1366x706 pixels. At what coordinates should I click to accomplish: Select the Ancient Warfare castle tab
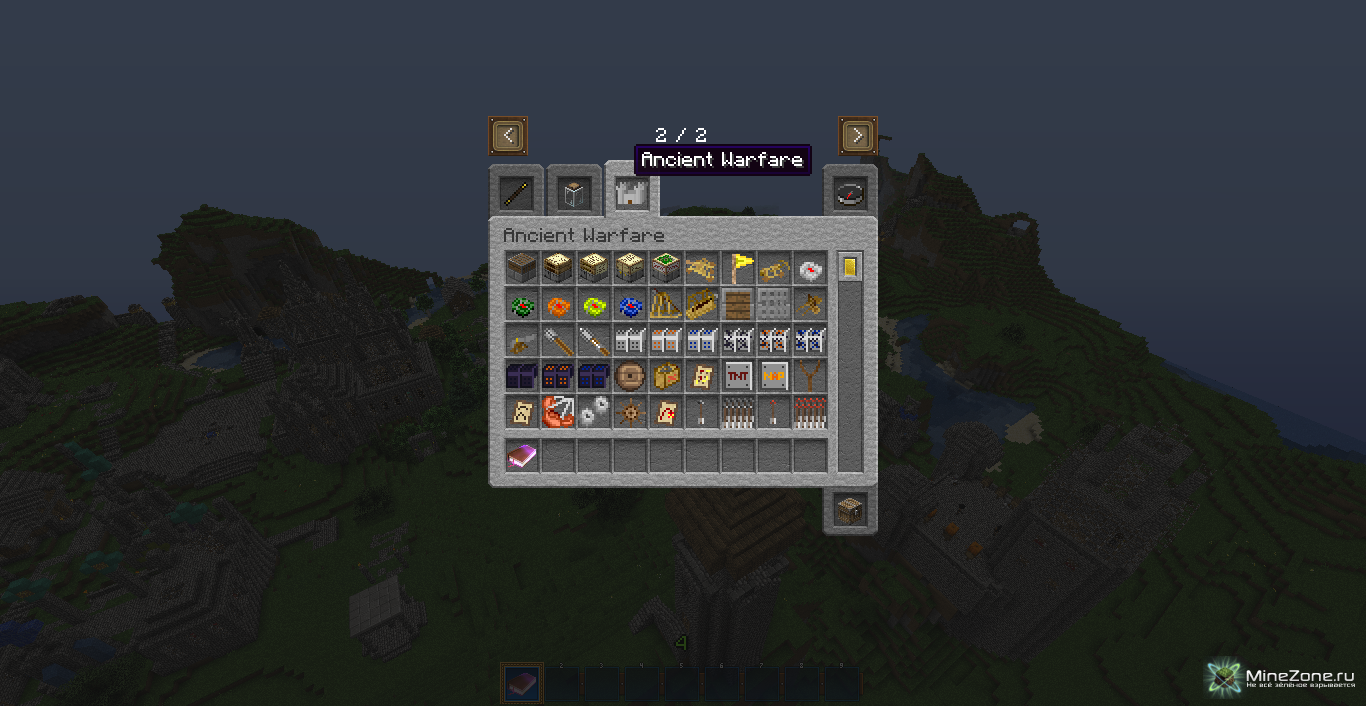tap(631, 192)
